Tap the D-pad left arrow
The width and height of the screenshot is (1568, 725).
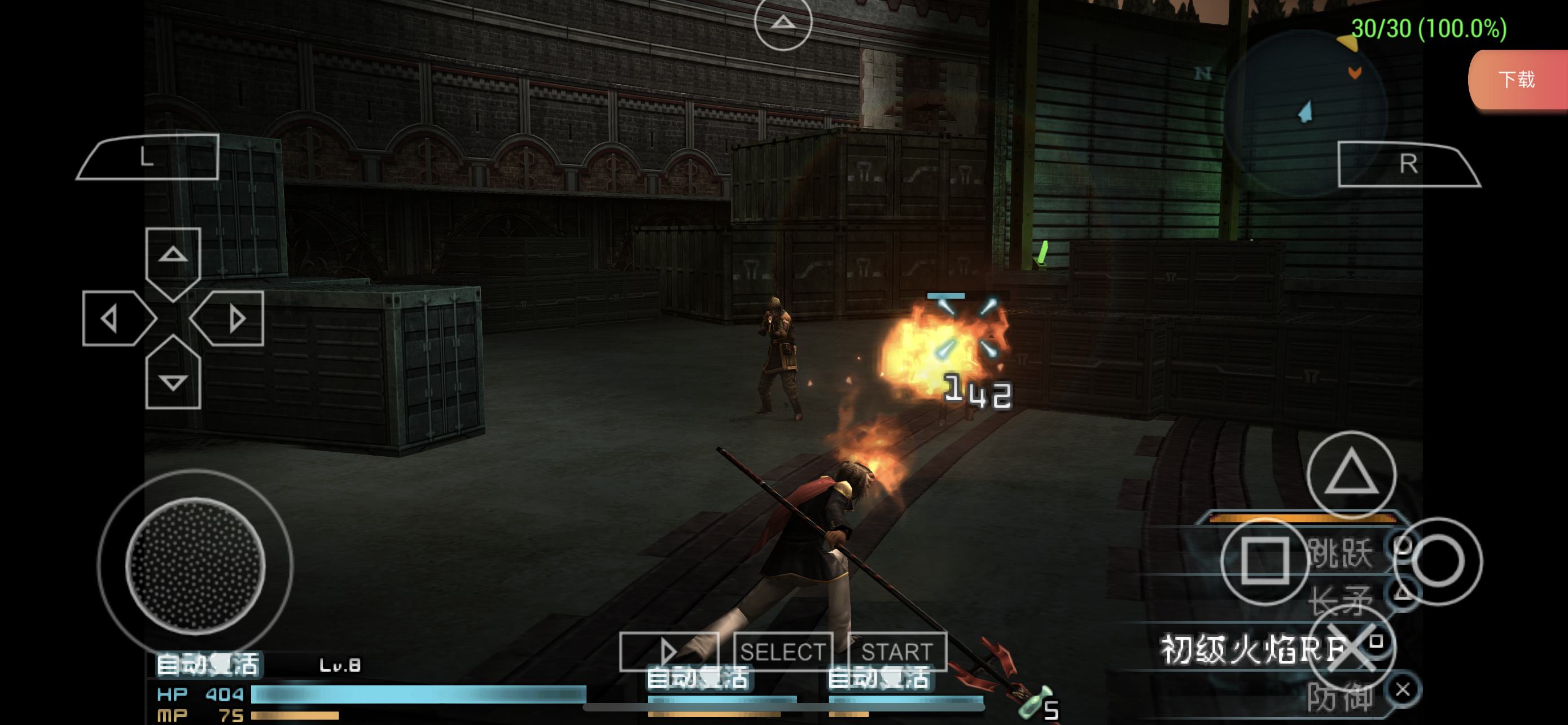pos(113,318)
